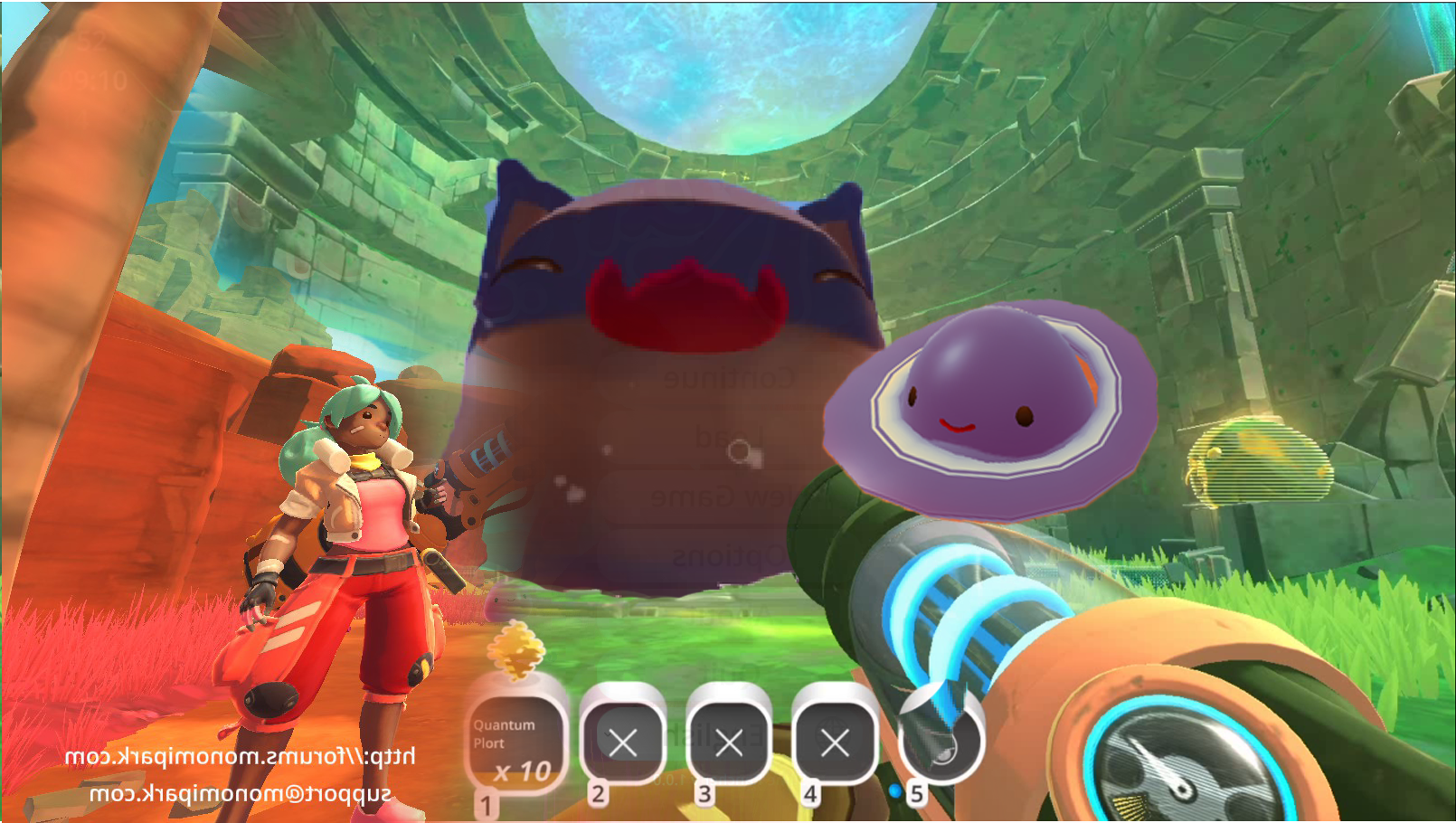Viewport: 1456px width, 823px height.
Task: Open the Load menu entry
Action: 729,438
